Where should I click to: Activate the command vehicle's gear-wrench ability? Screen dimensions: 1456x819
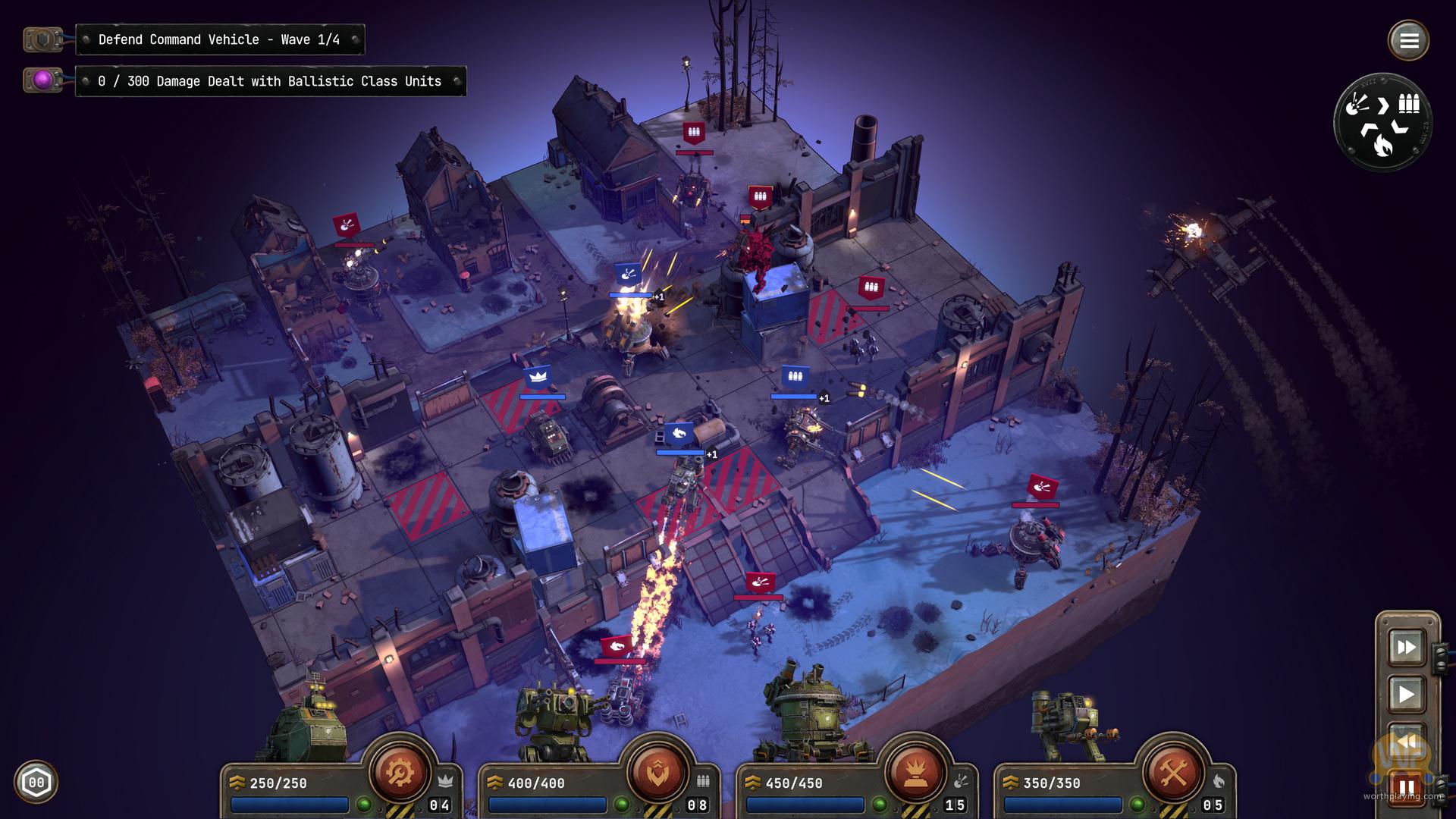[400, 772]
